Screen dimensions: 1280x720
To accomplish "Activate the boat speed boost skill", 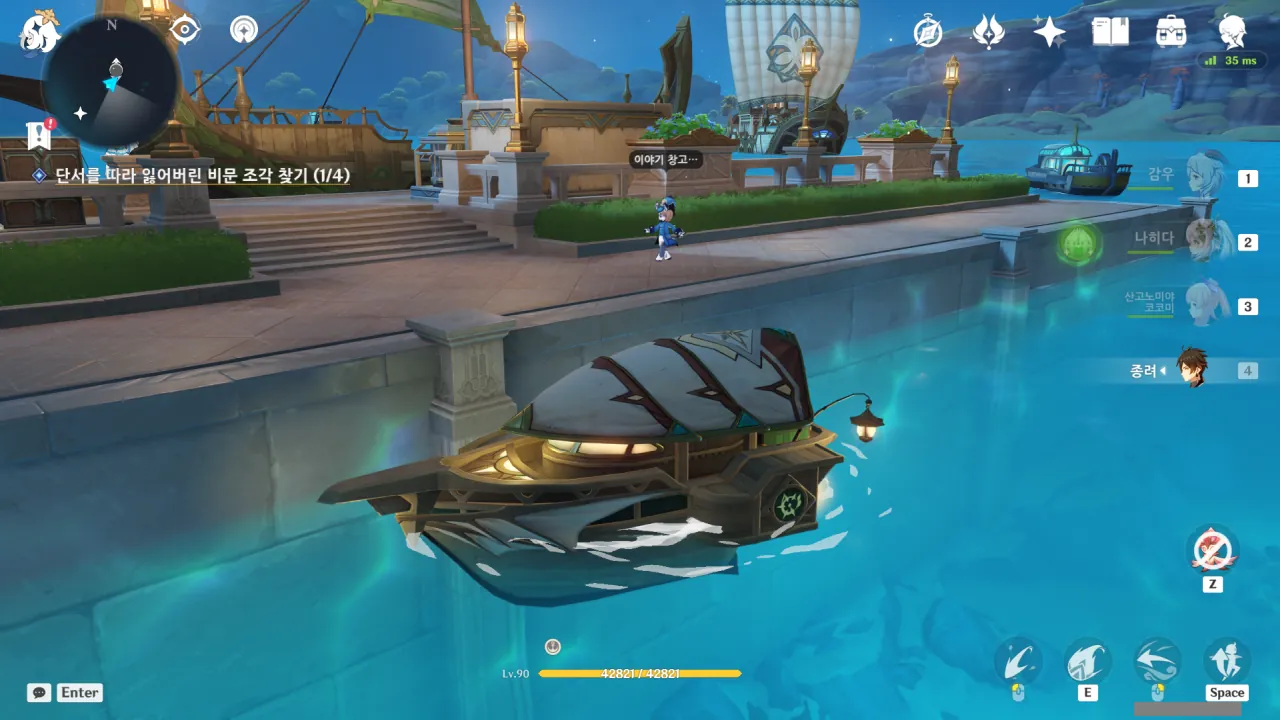I will pos(1088,663).
